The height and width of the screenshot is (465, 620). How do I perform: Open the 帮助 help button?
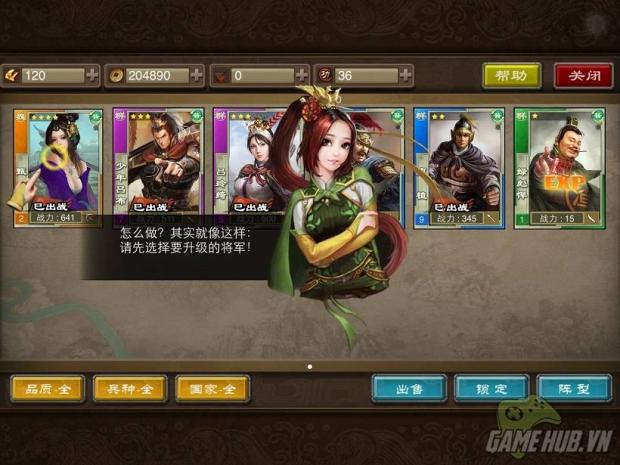(x=511, y=76)
